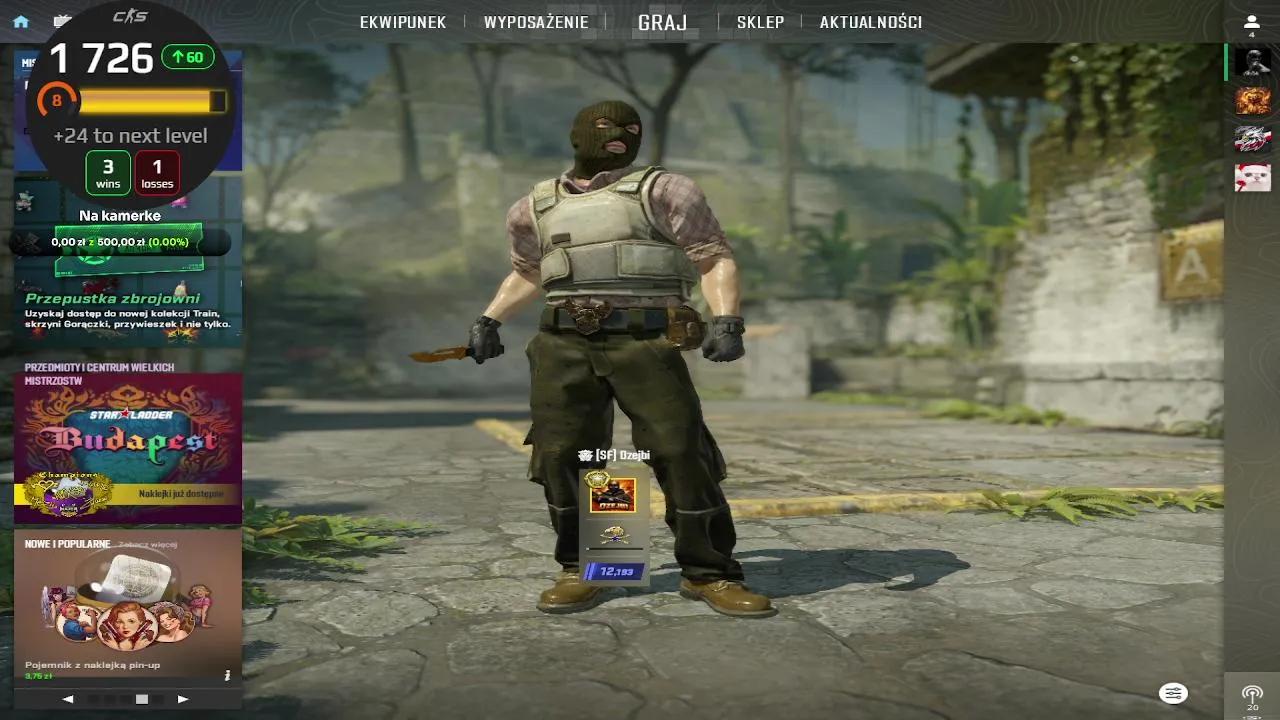Viewport: 1280px width, 720px height.
Task: Click the orange level 8 badge
Action: click(56, 100)
